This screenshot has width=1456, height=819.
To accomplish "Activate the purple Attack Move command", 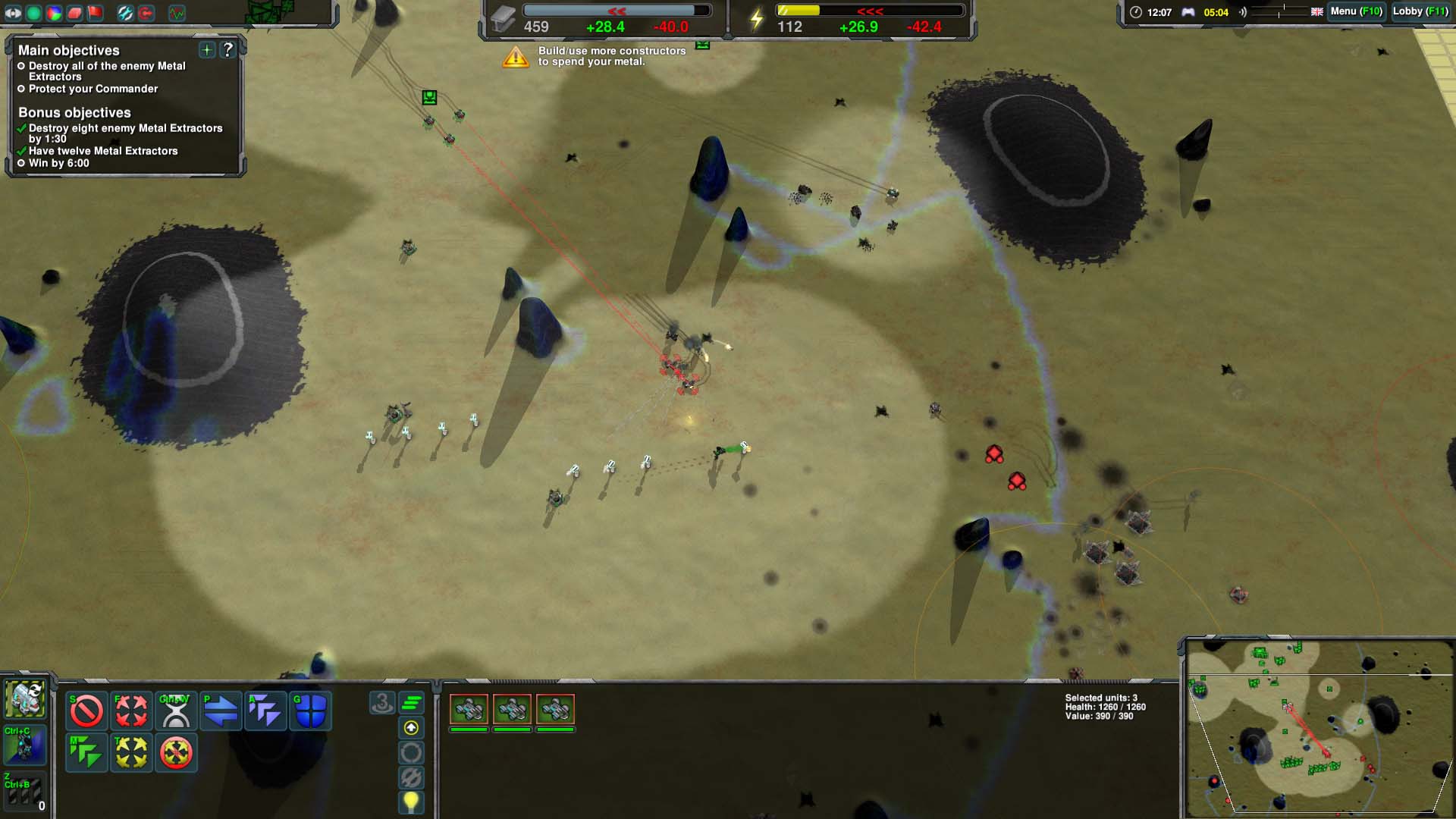I will [265, 711].
